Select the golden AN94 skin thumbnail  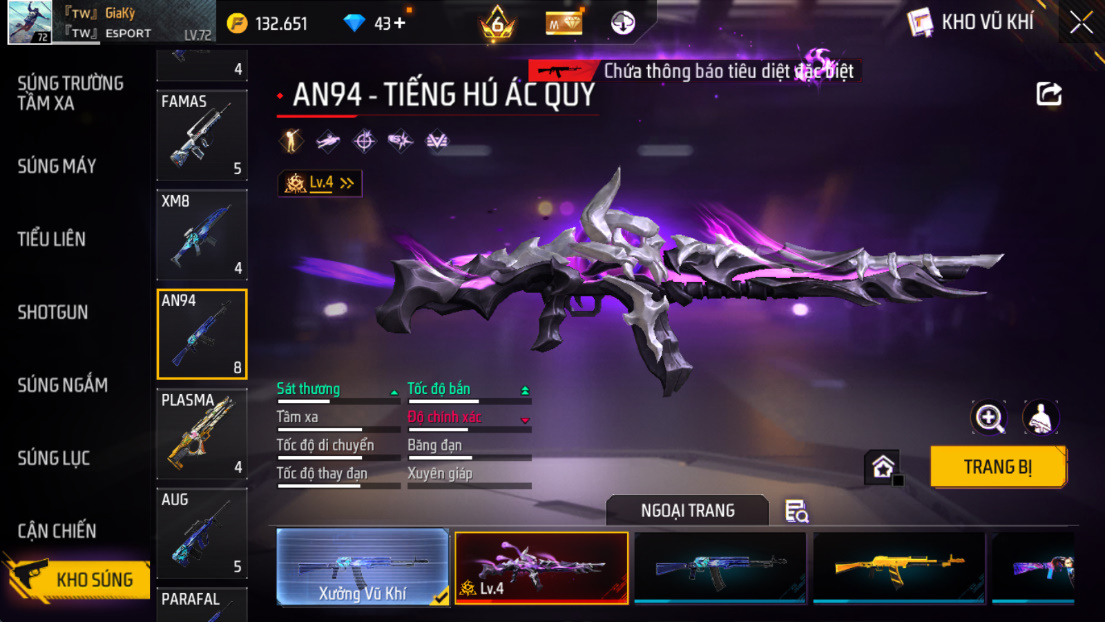pos(898,568)
